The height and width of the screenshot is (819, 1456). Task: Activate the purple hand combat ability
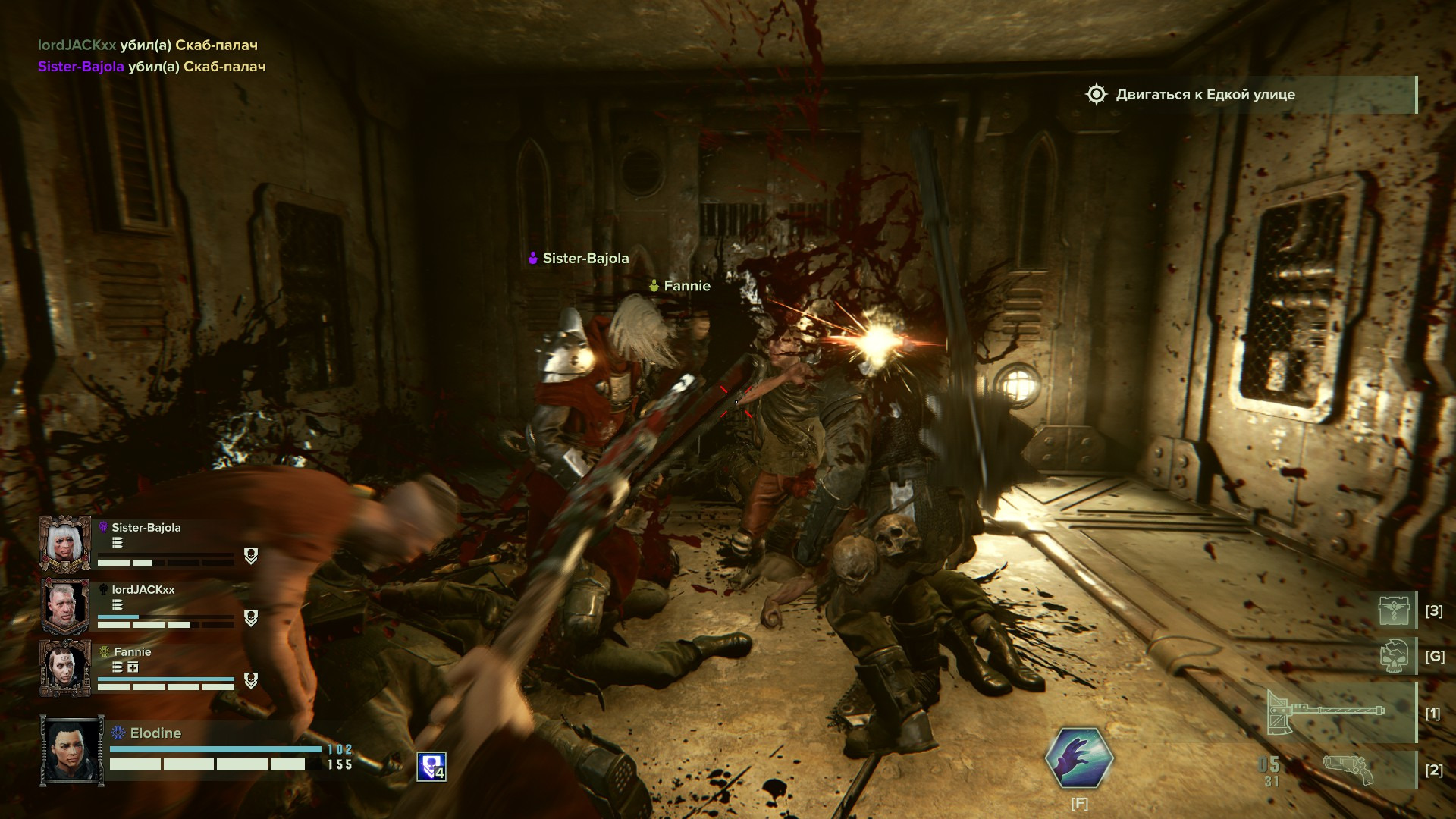(1079, 758)
